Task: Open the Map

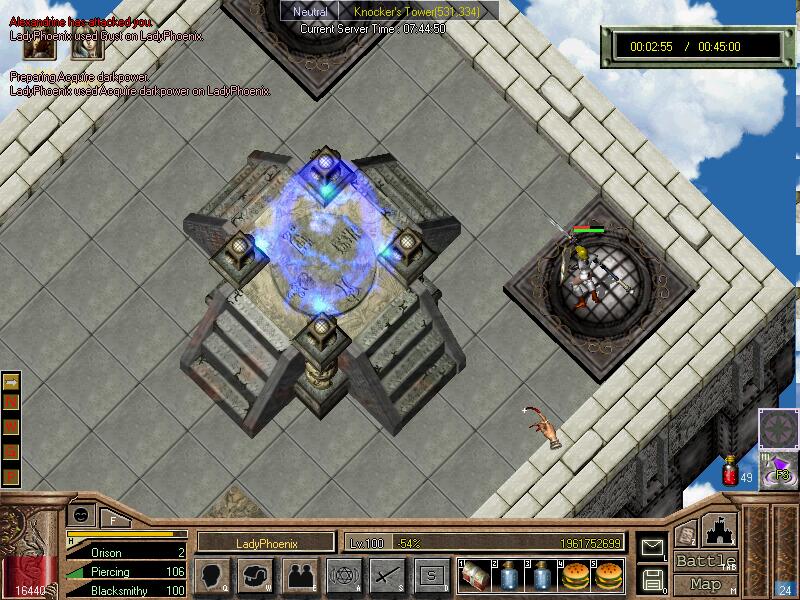Action: pos(706,584)
